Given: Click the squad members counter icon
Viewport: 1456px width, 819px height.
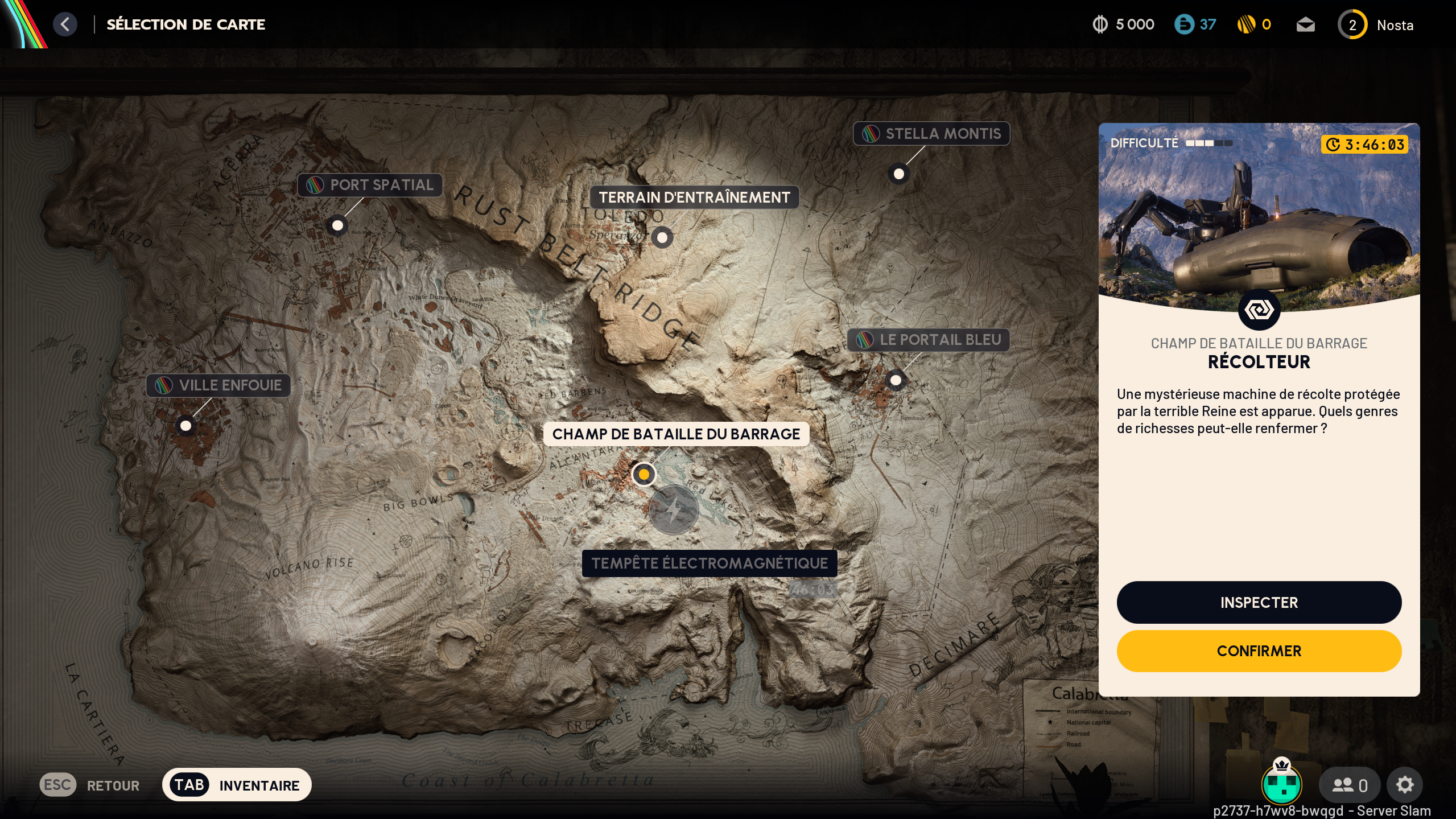Looking at the screenshot, I should tap(1350, 784).
